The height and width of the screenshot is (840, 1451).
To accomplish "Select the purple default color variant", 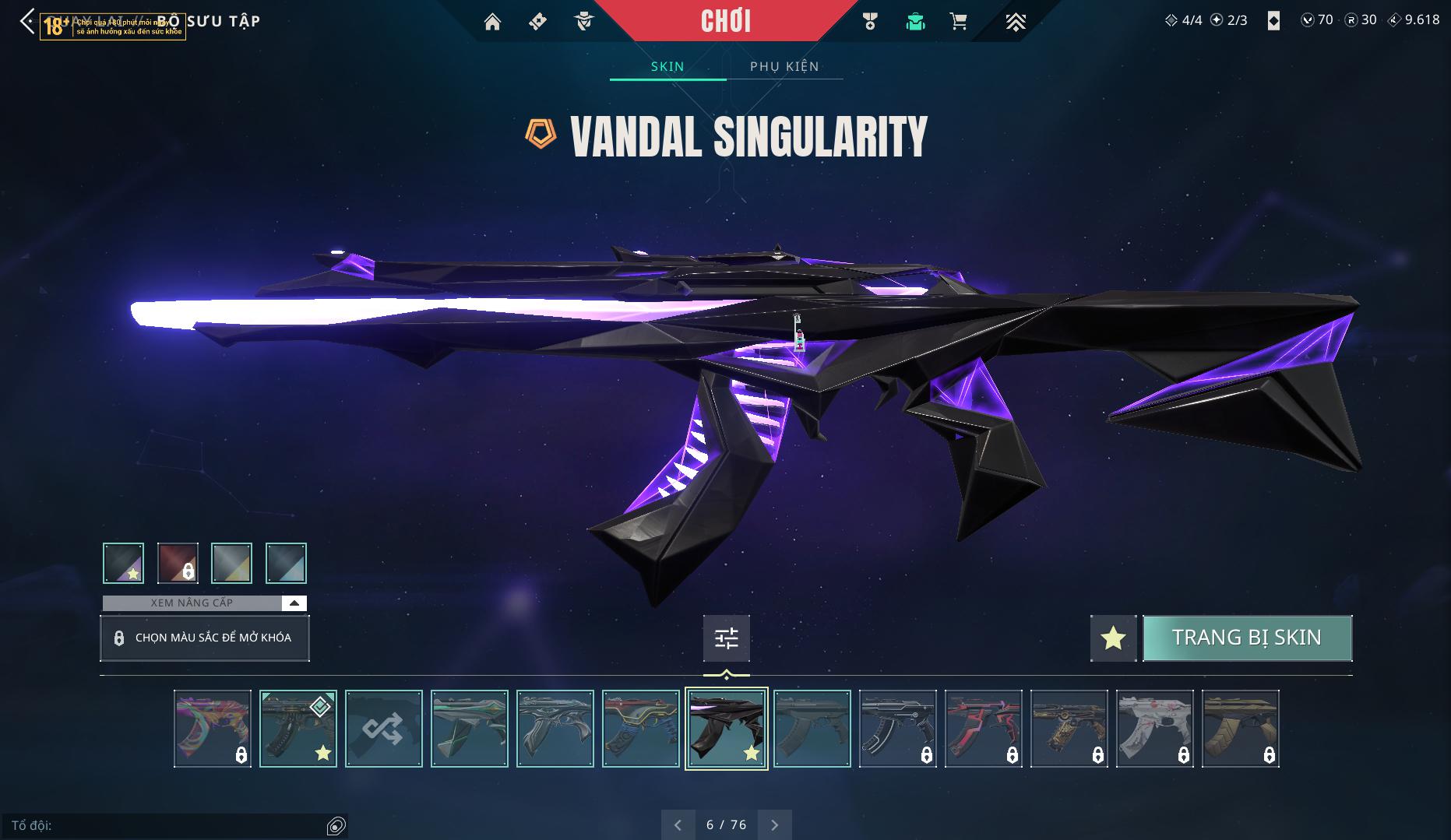I will 123,563.
